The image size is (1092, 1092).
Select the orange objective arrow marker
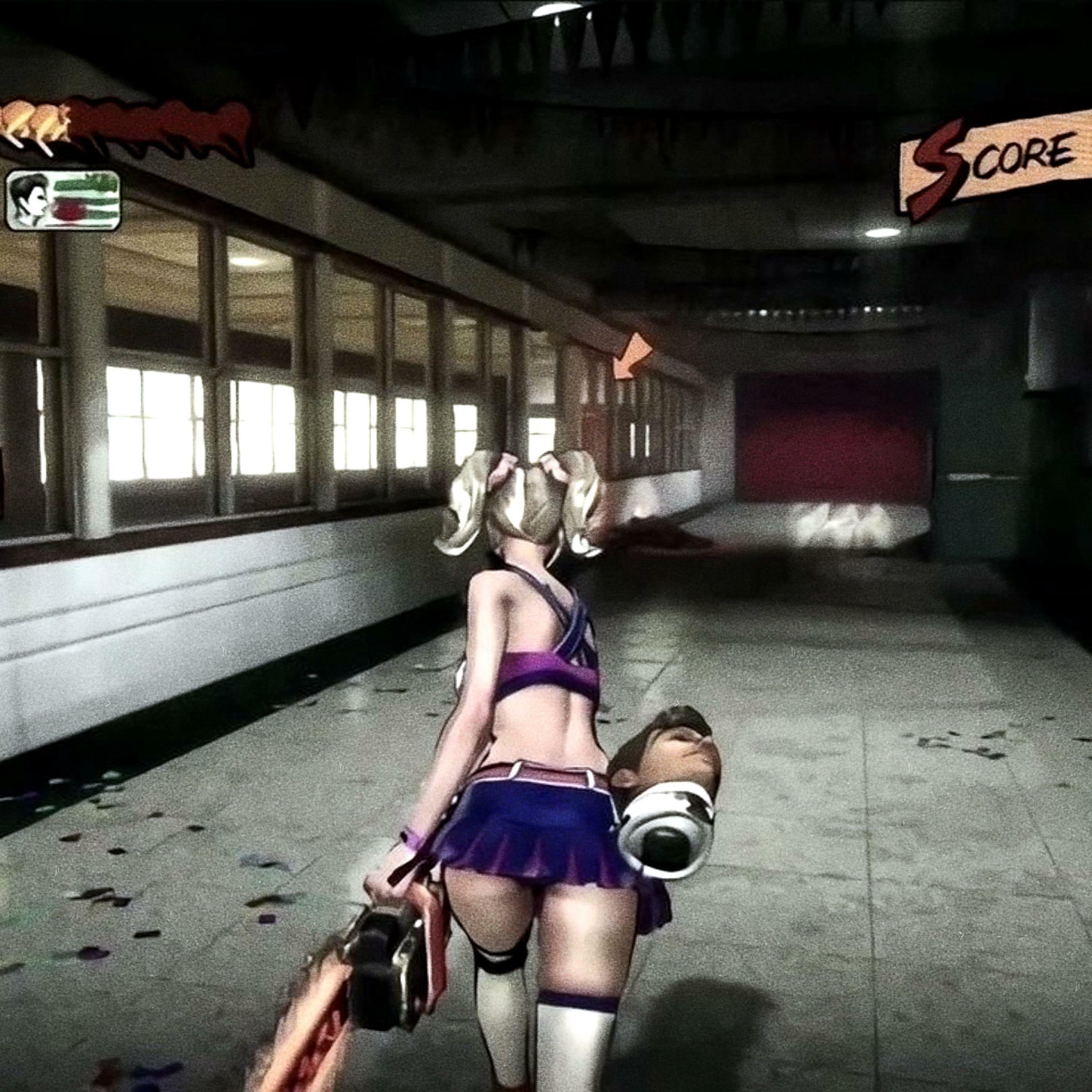pyautogui.click(x=631, y=356)
